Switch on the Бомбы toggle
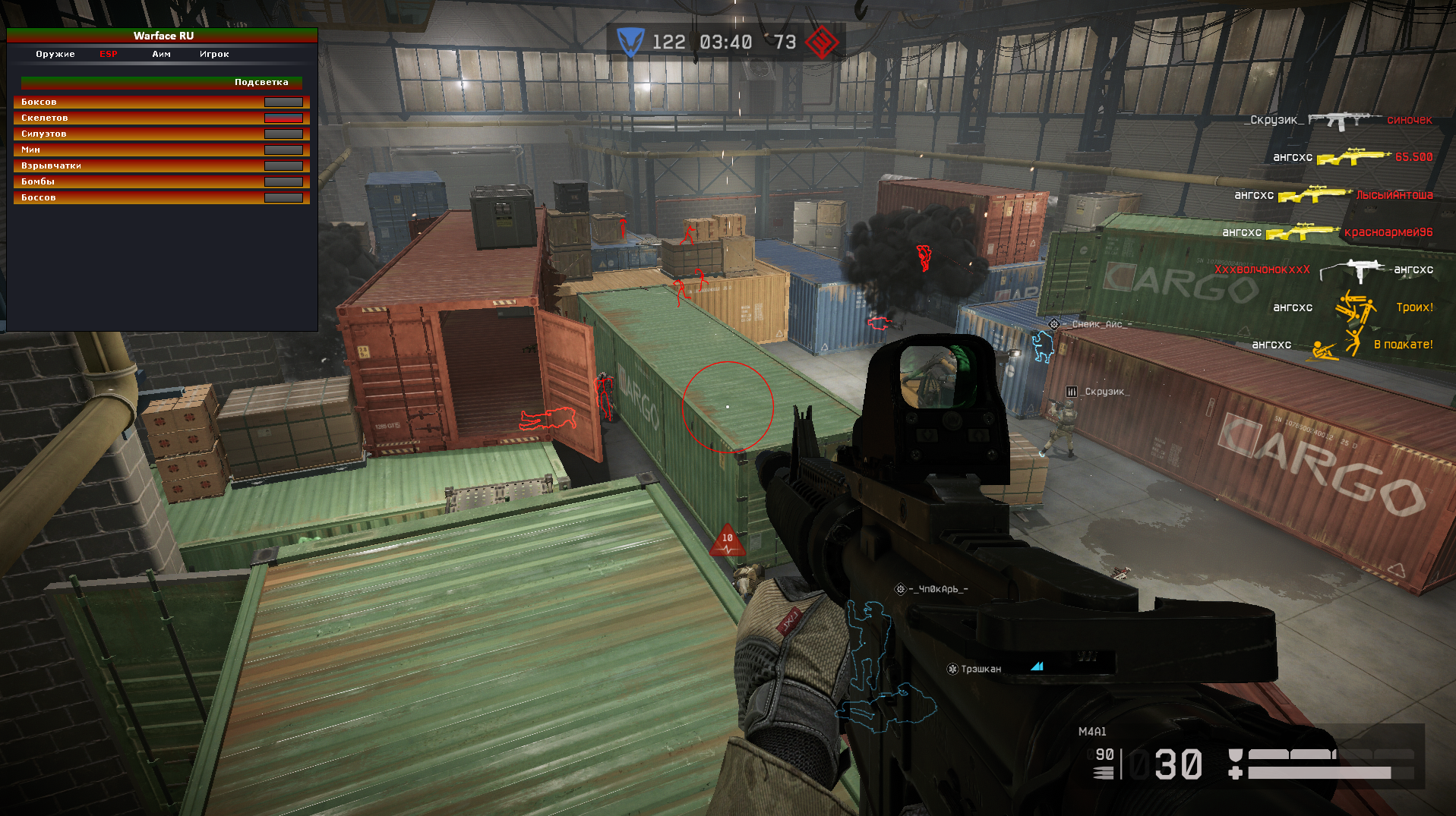The height and width of the screenshot is (816, 1456). click(283, 181)
